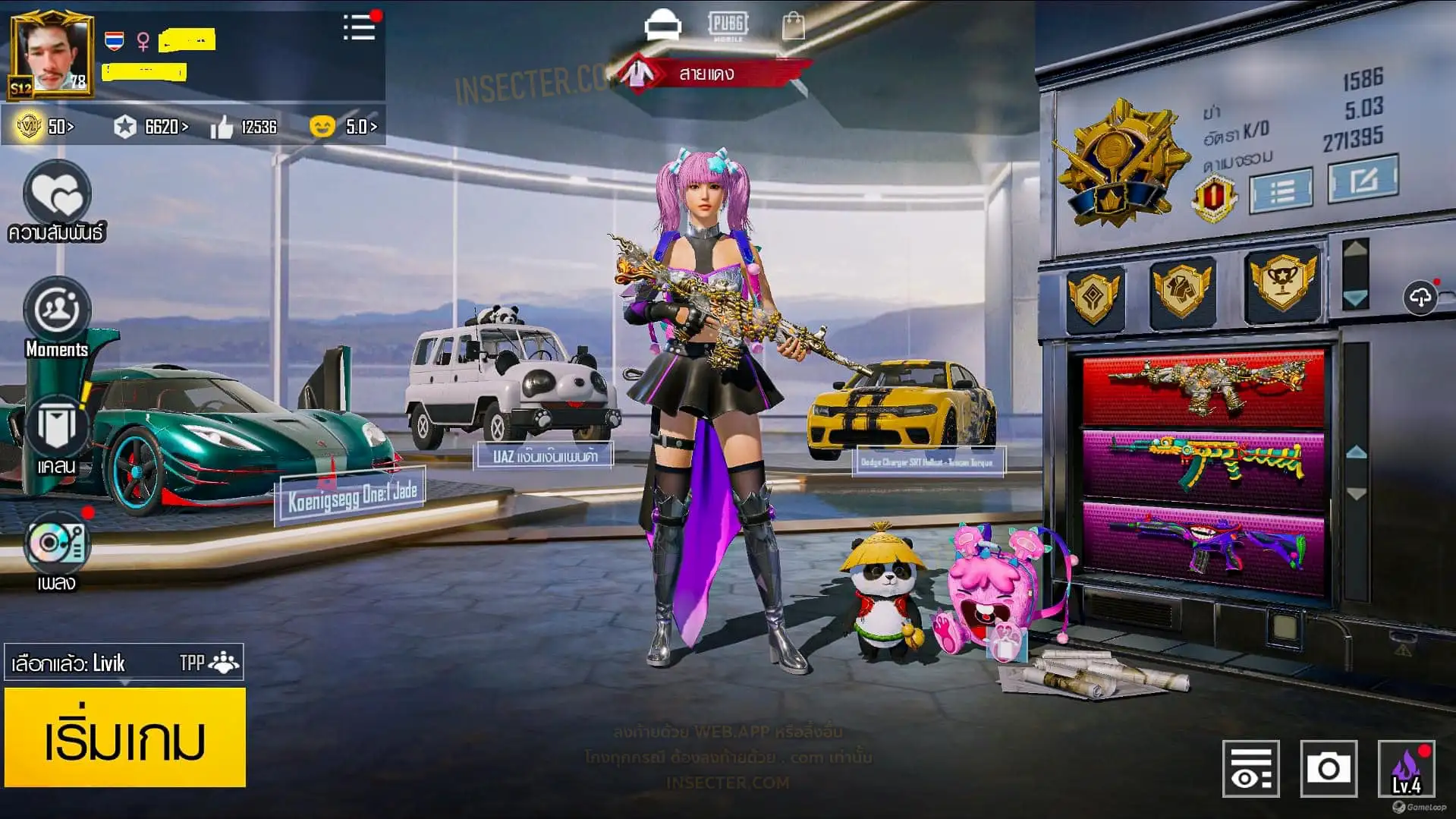1456x819 pixels.
Task: Open the shopping bag tab
Action: click(x=794, y=26)
